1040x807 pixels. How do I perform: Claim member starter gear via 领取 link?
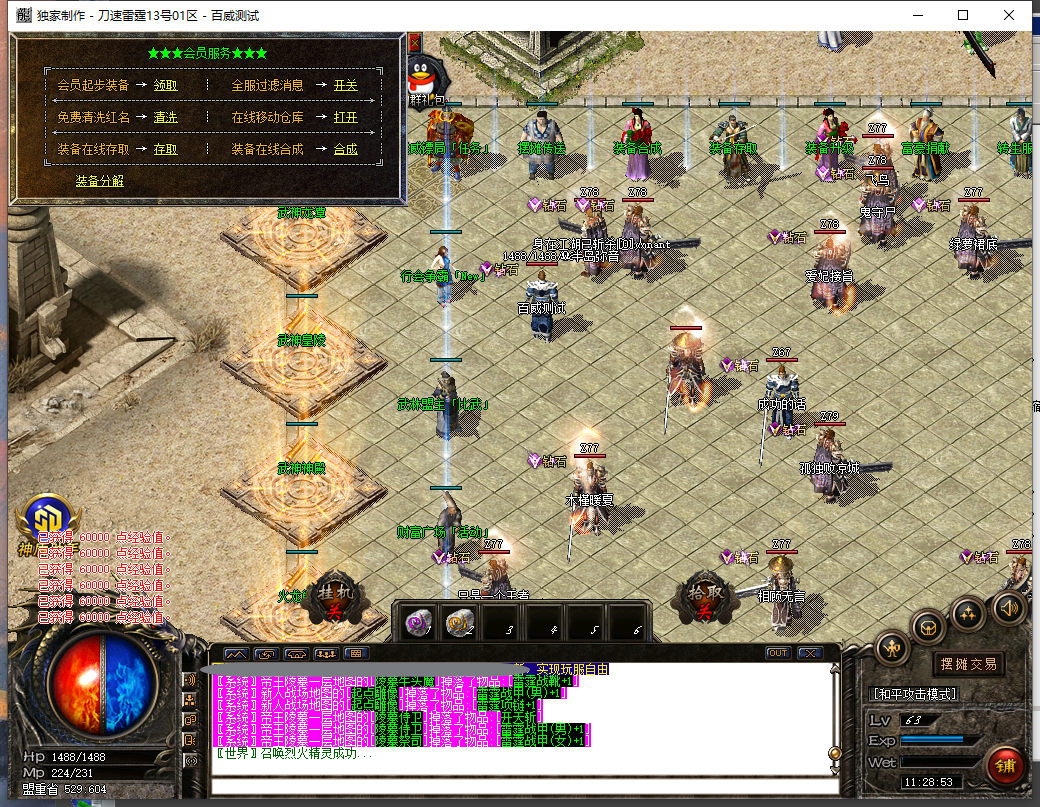click(166, 86)
